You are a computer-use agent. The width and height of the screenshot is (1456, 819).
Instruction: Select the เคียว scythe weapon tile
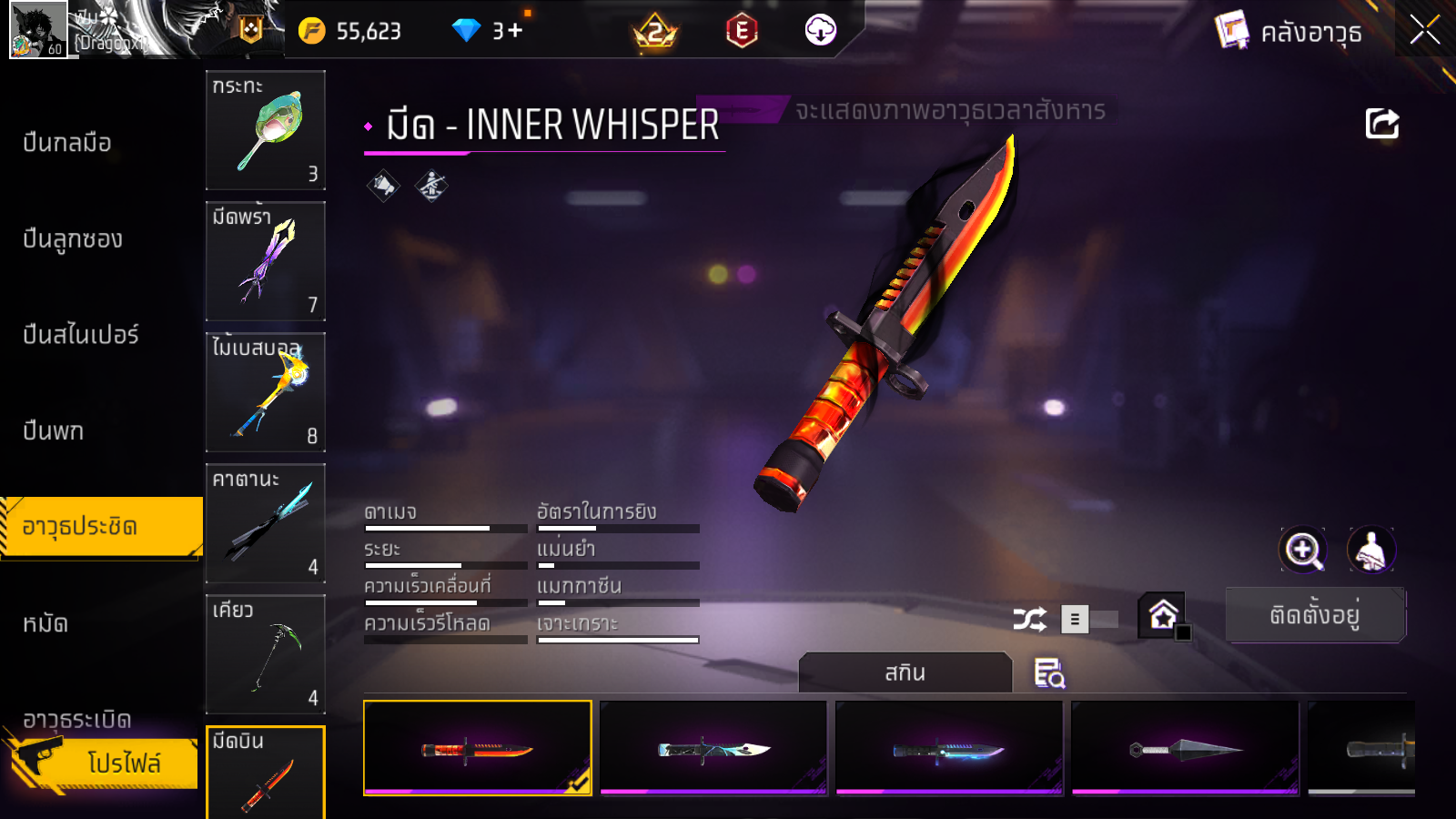266,653
